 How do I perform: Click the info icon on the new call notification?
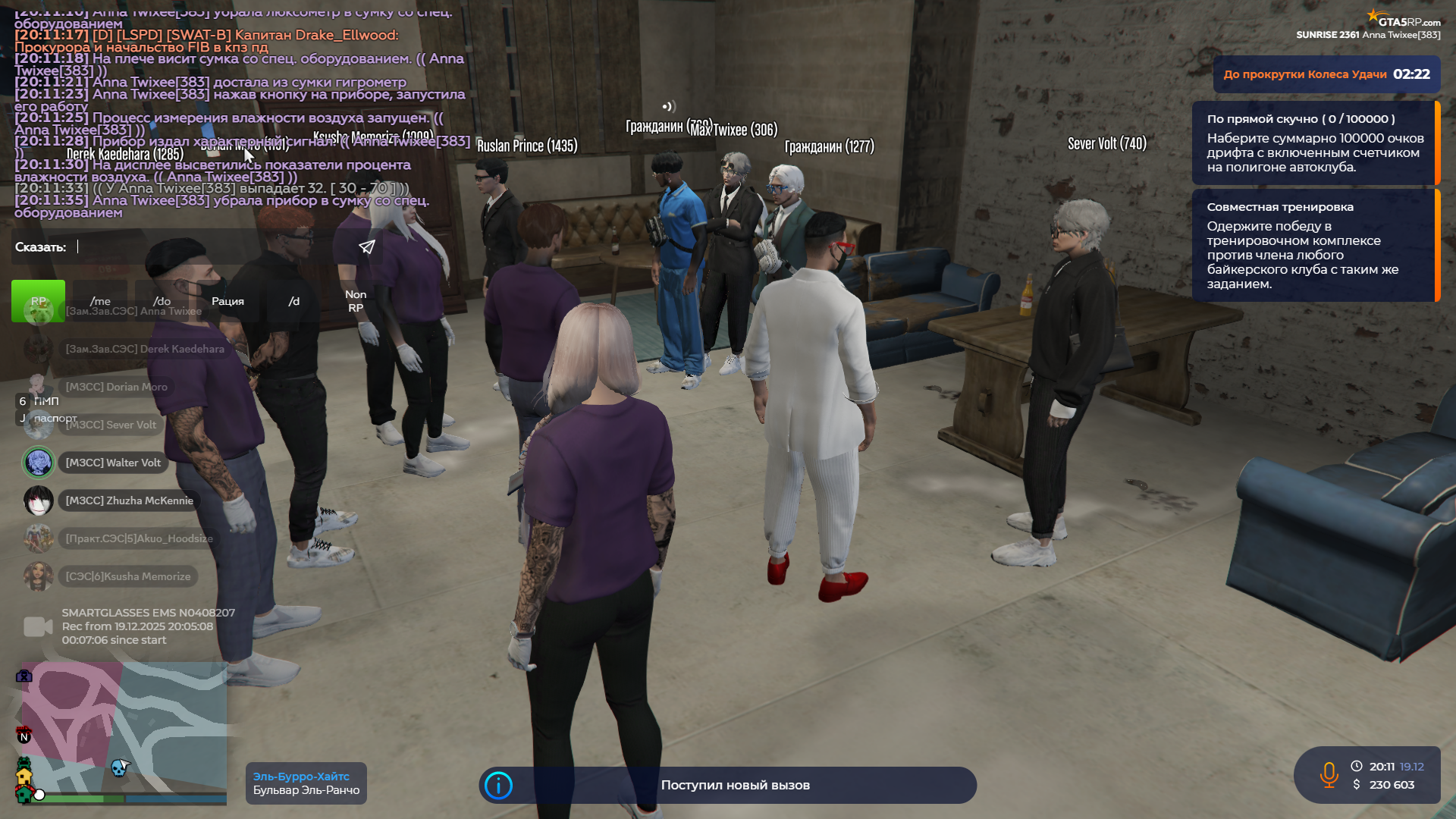[x=498, y=786]
